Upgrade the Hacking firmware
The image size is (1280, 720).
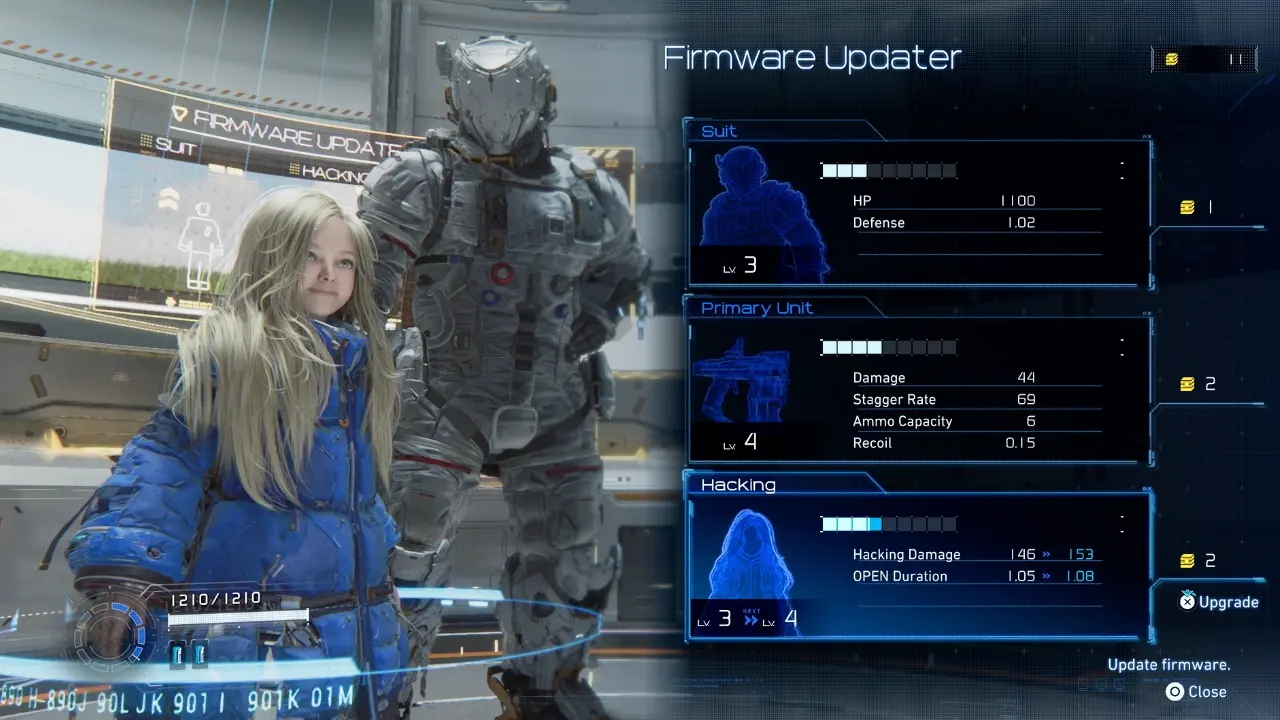pos(1218,602)
